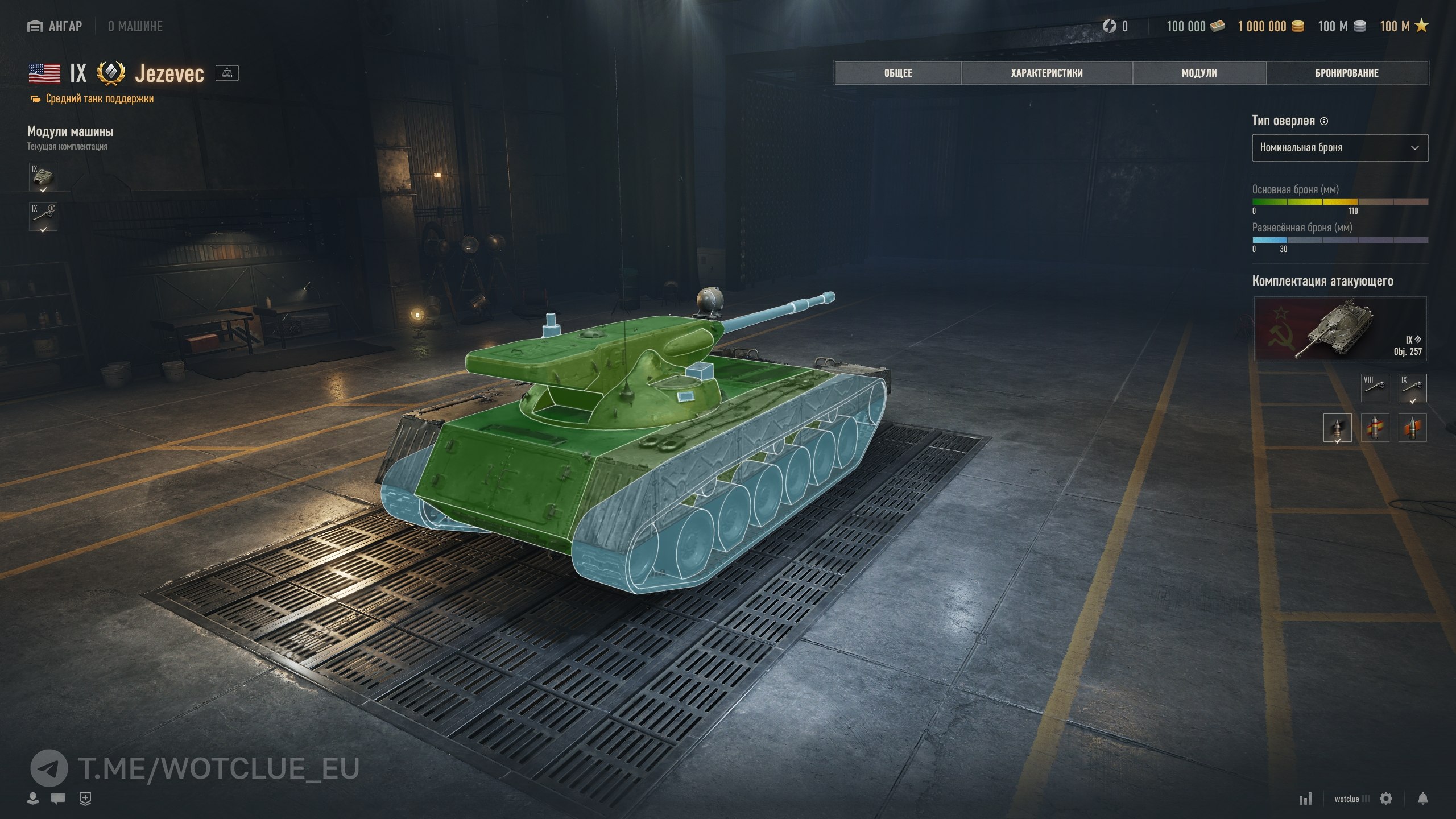Return to the Ангар (hangar) screen
The image size is (1456, 819).
[55, 26]
